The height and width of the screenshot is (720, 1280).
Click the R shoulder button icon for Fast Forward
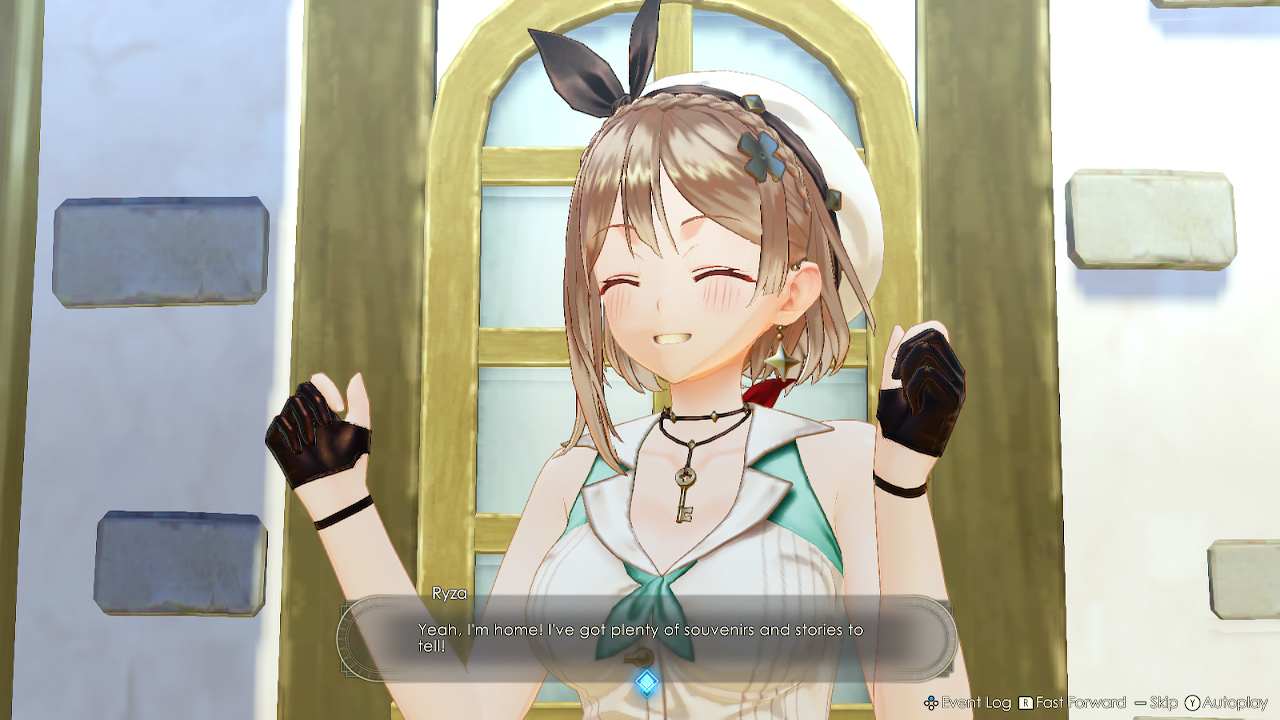tap(1026, 703)
